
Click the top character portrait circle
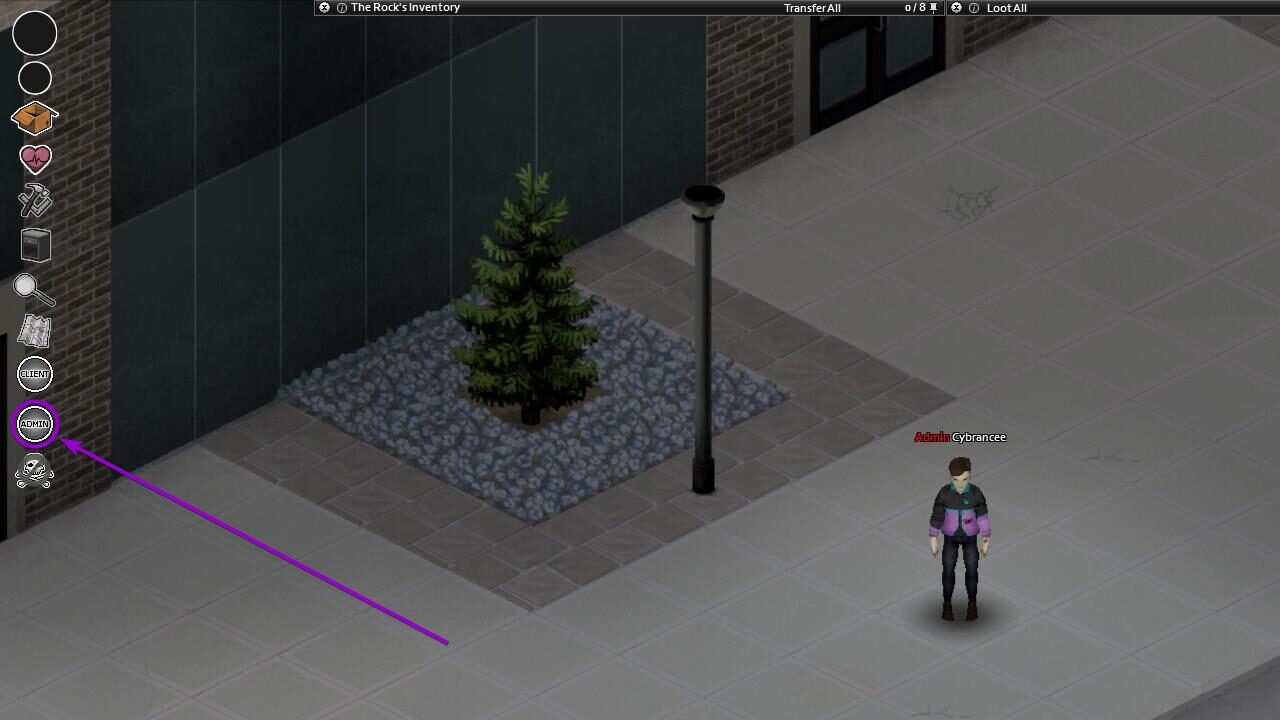coord(34,34)
